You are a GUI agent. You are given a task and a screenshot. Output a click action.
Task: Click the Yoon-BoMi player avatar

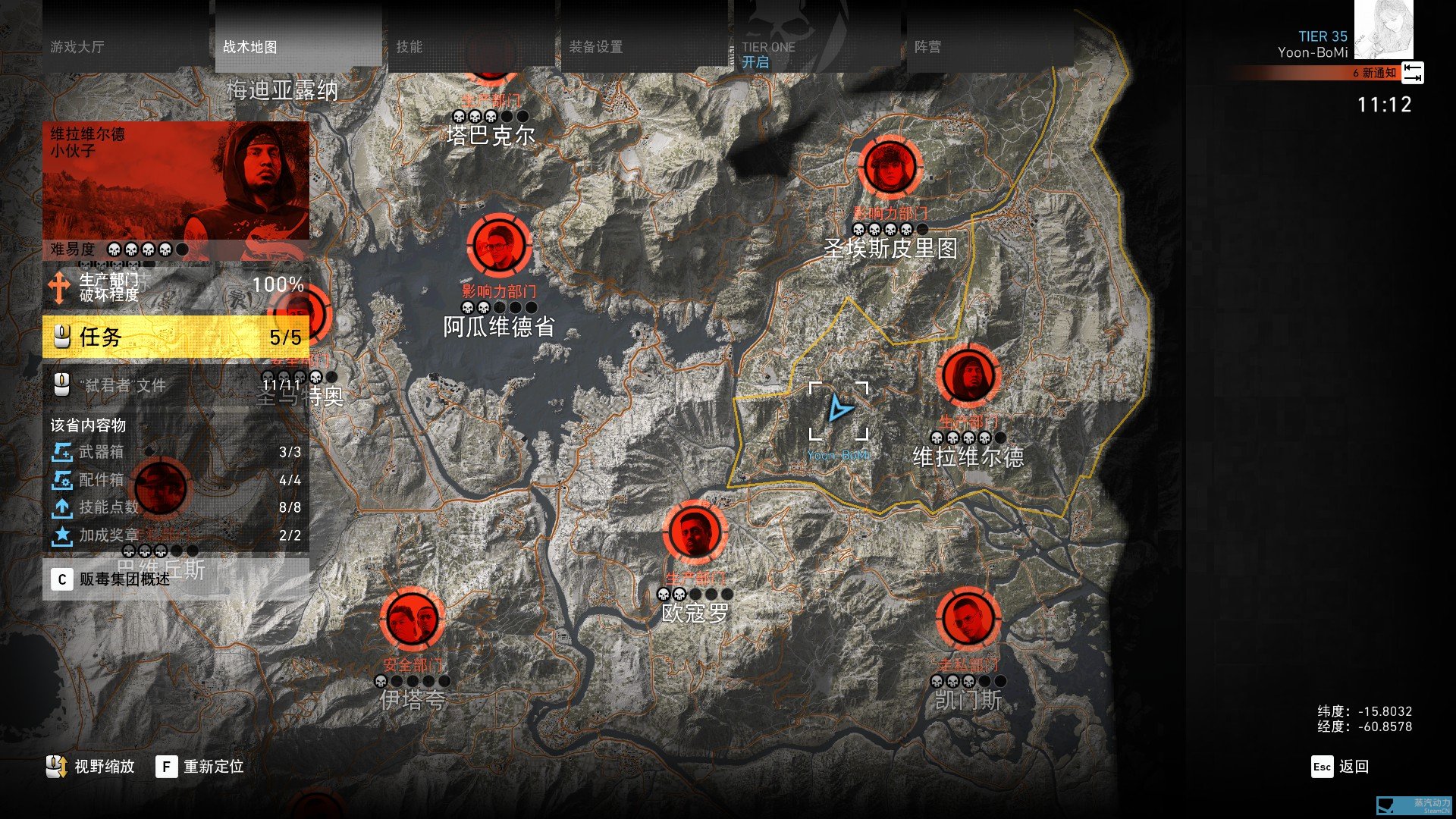point(1383,30)
